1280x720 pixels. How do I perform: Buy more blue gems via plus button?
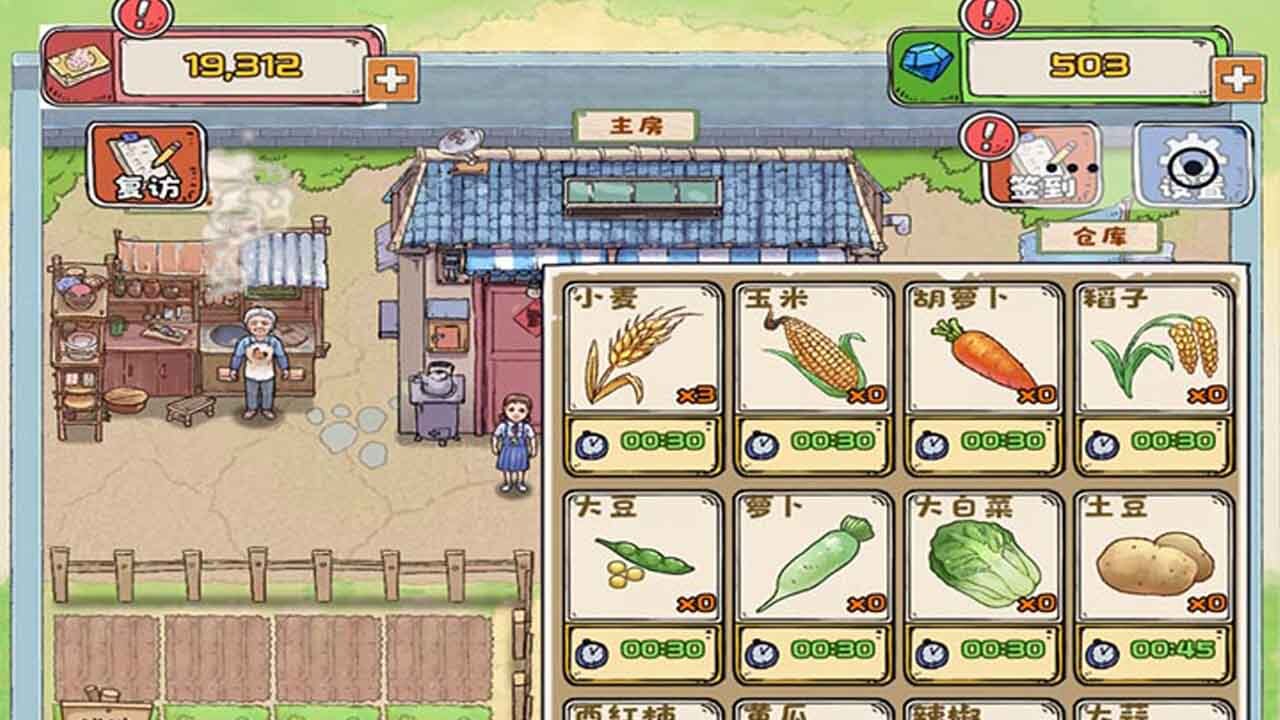coord(1238,79)
